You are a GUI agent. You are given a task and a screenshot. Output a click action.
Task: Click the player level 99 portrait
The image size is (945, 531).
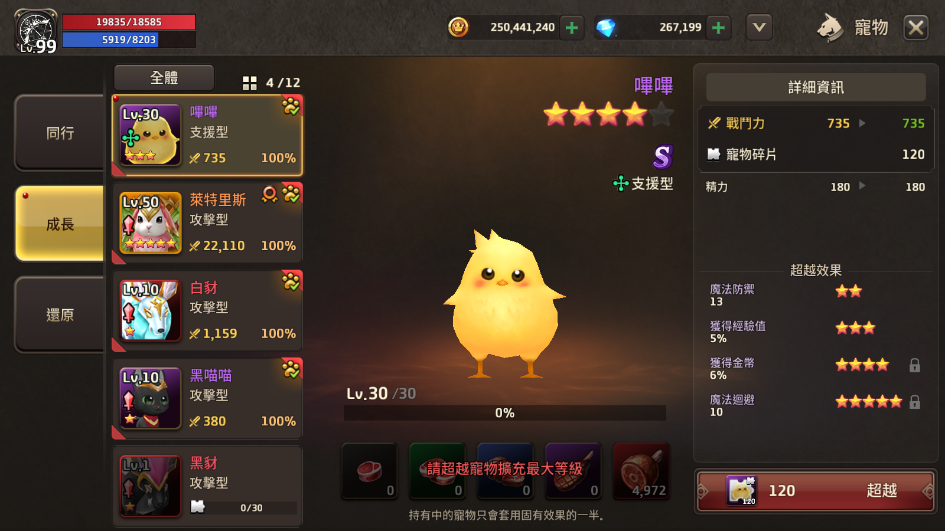point(36,30)
